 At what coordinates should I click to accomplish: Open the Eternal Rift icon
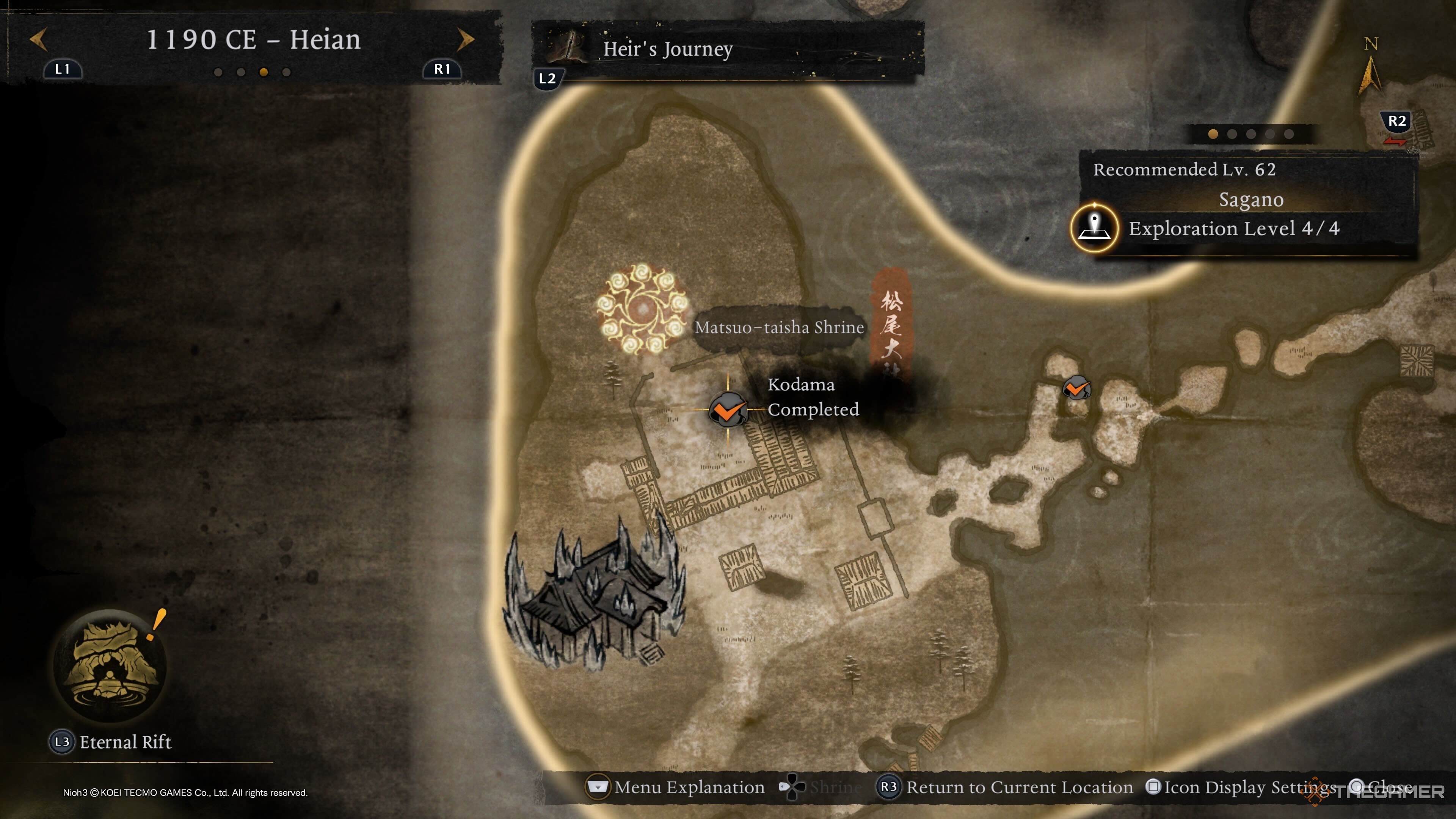[110, 665]
